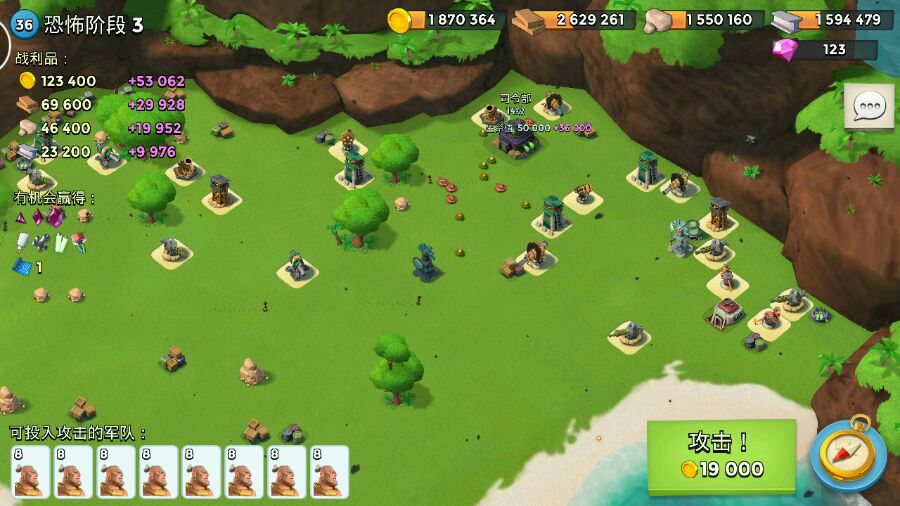Open the chat speech bubble
This screenshot has height=506, width=900.
869,106
